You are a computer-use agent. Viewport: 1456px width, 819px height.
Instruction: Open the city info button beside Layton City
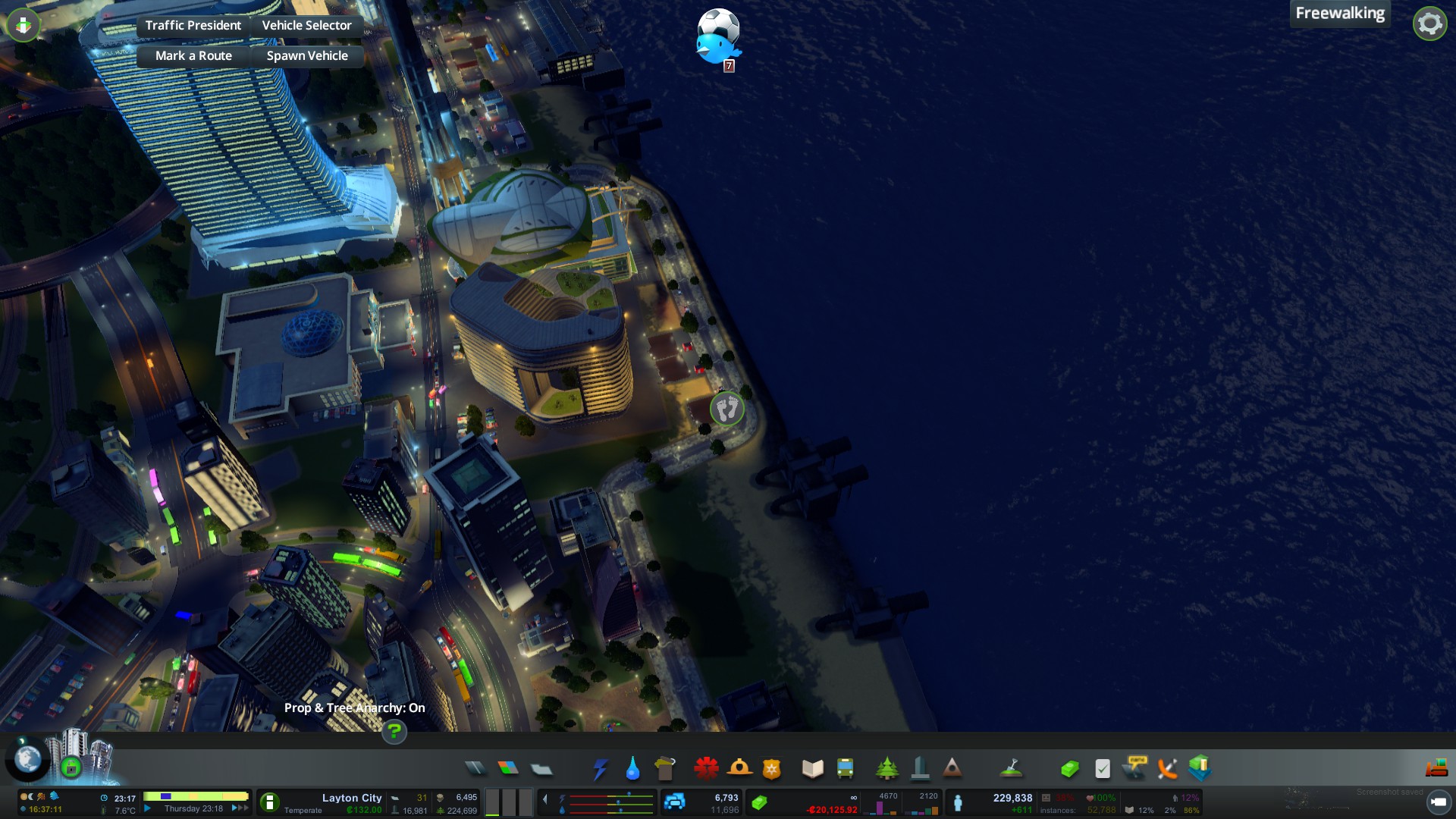coord(269,802)
